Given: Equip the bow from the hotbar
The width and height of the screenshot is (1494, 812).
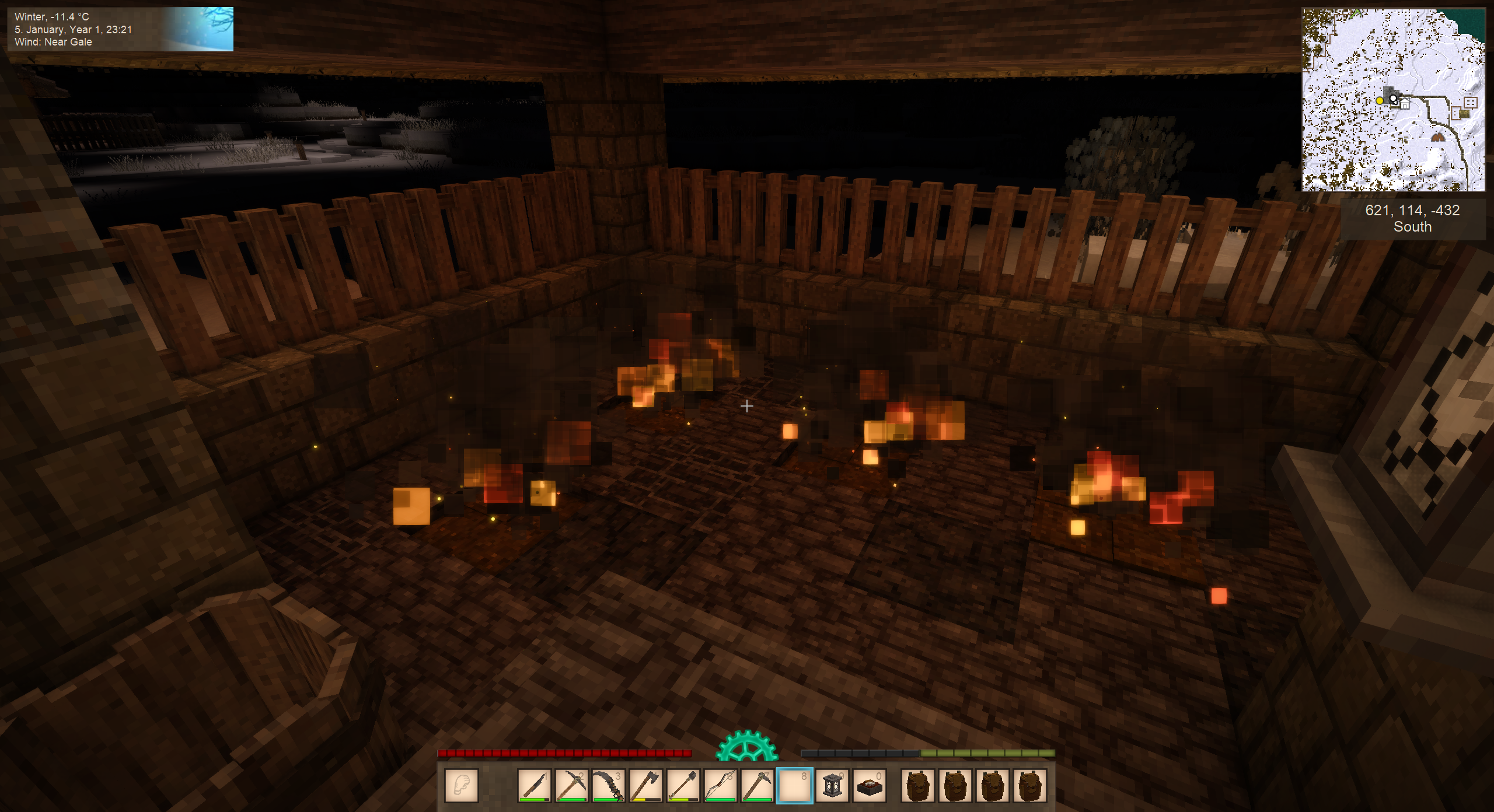Looking at the screenshot, I should click(721, 785).
